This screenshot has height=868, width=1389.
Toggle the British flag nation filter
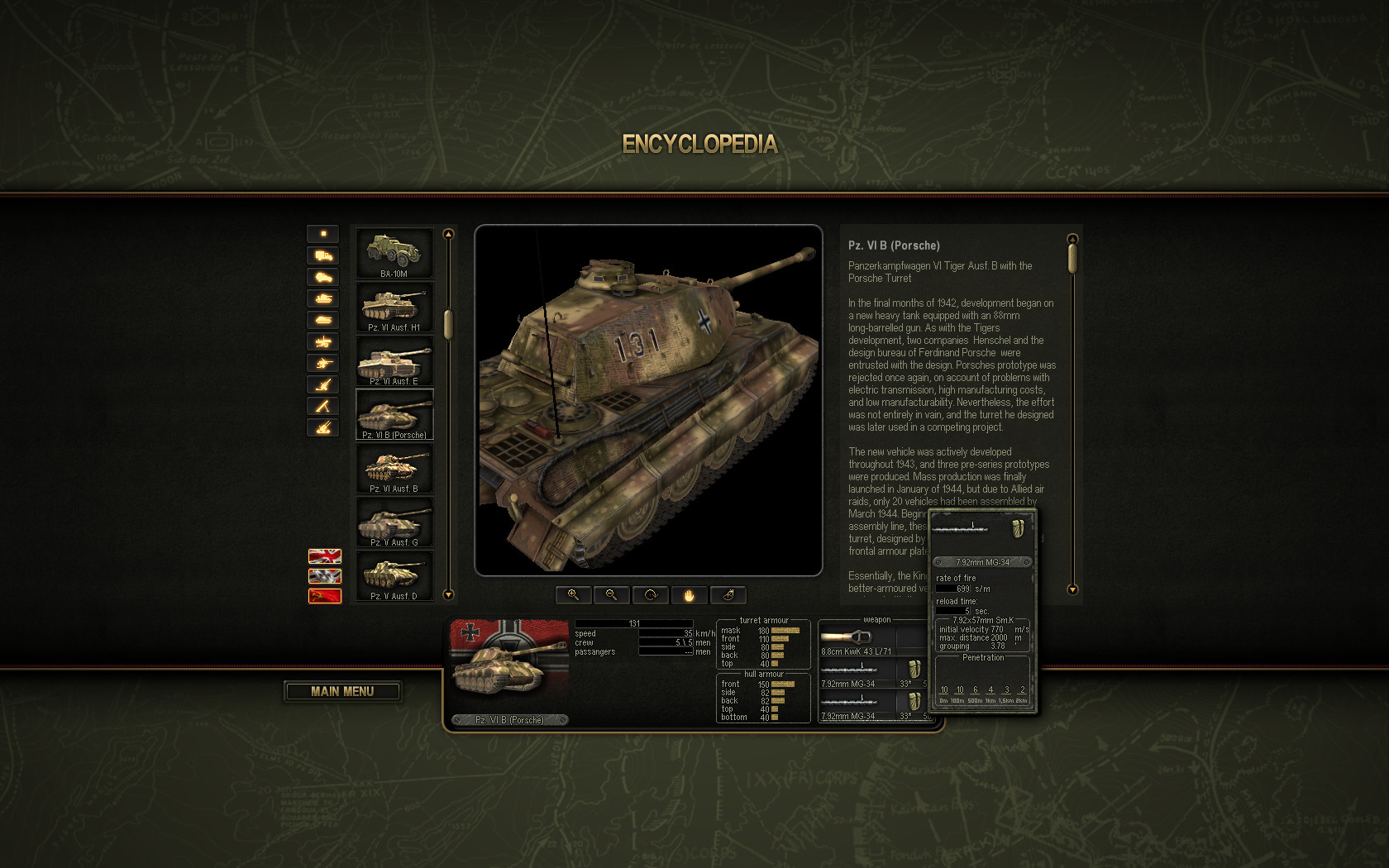pos(323,556)
